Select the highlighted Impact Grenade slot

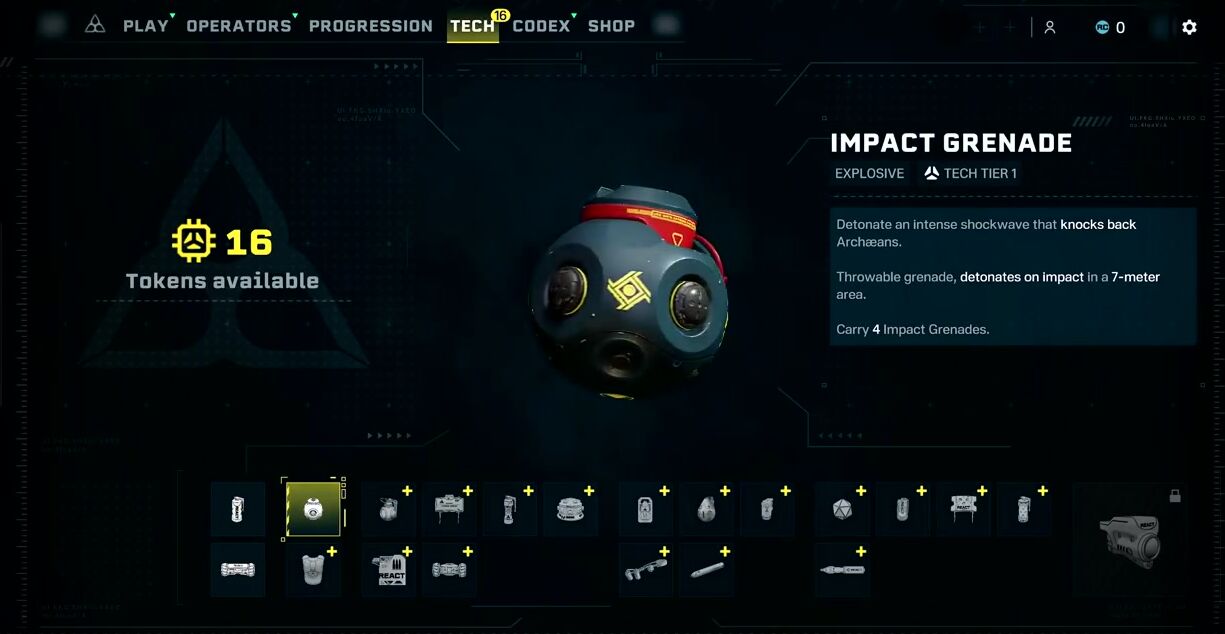(313, 509)
